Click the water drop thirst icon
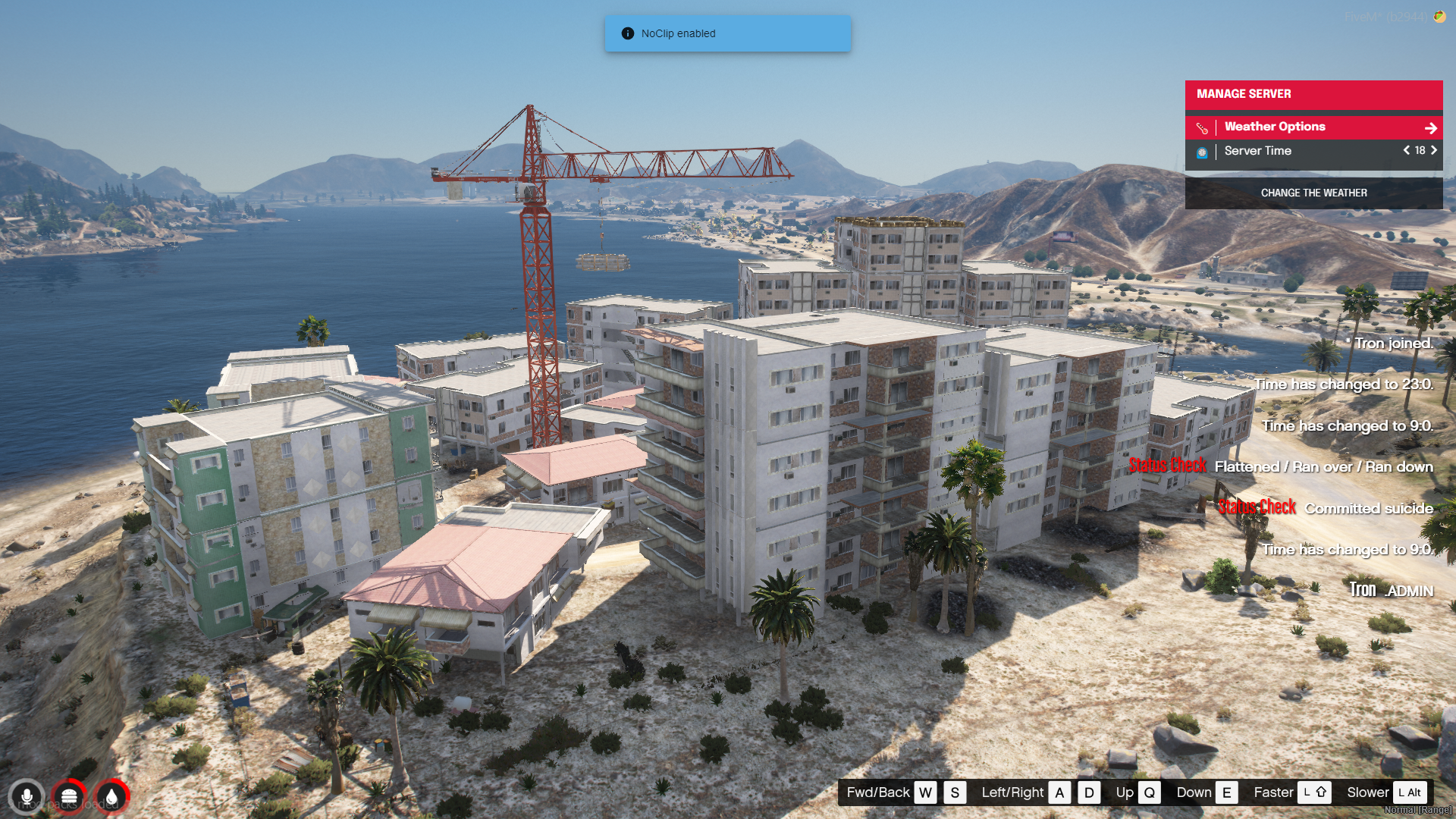This screenshot has width=1456, height=819. [111, 797]
